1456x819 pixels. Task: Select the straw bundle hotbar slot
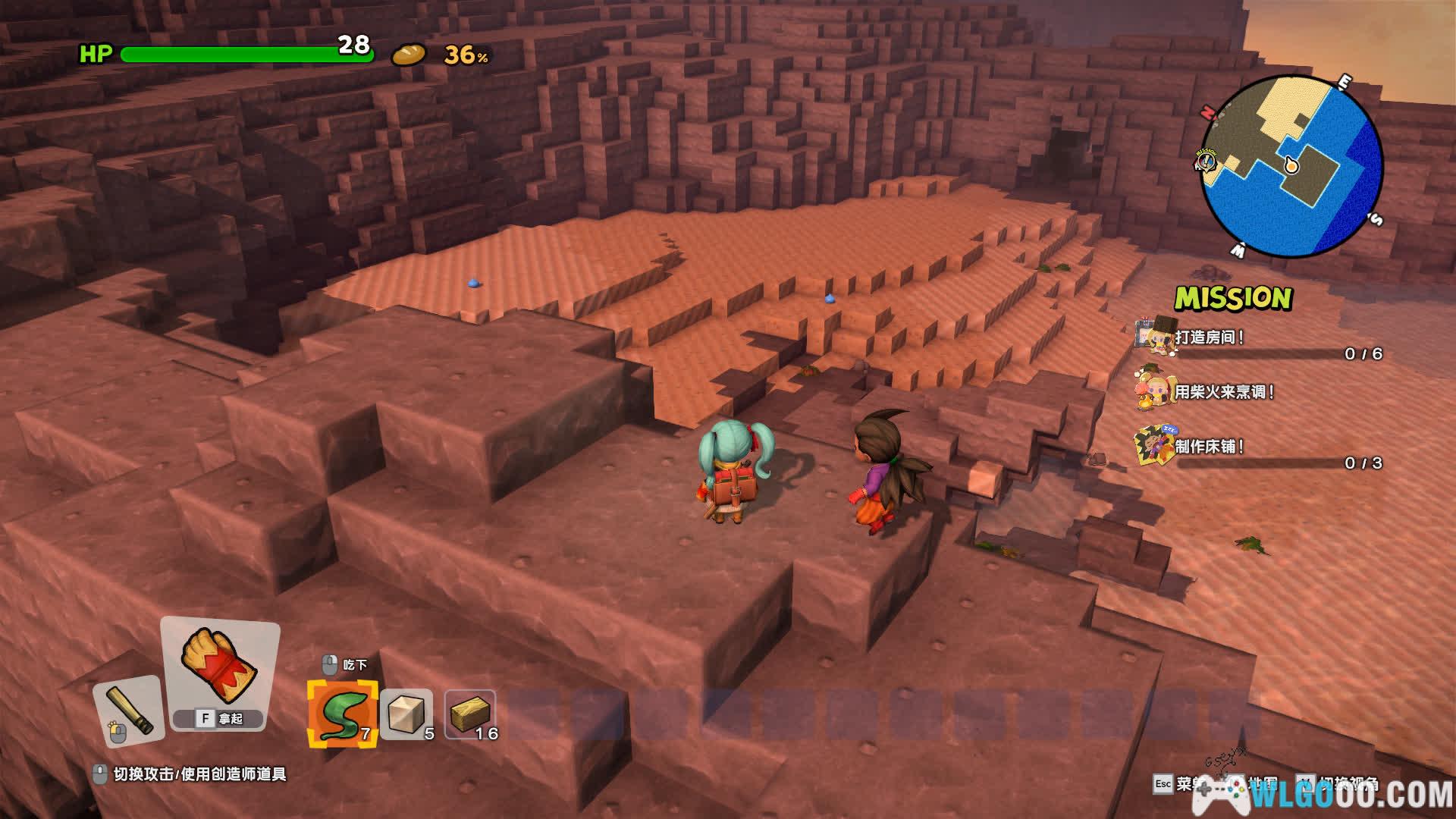(469, 714)
